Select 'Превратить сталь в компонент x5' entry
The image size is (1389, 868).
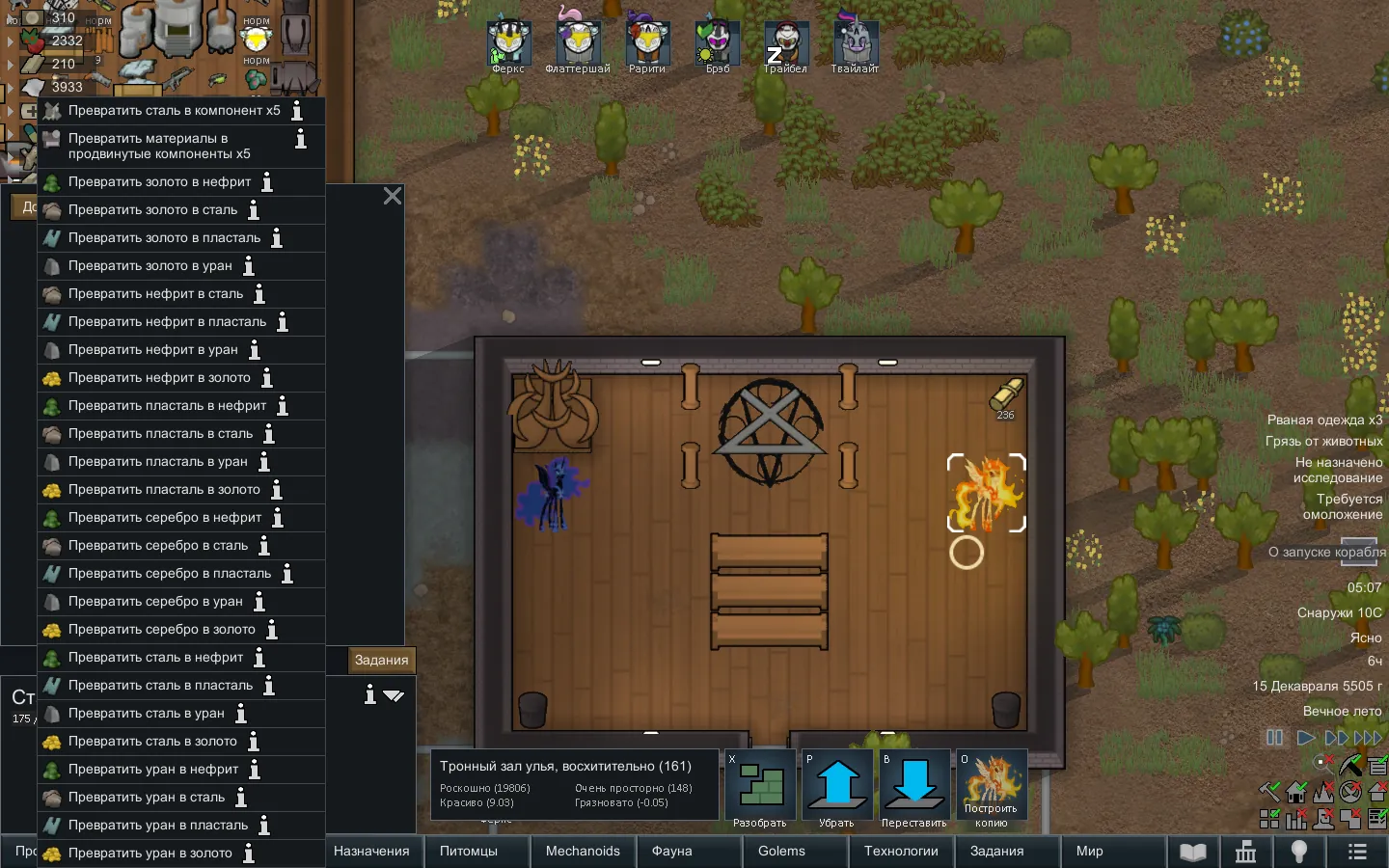[x=174, y=111]
